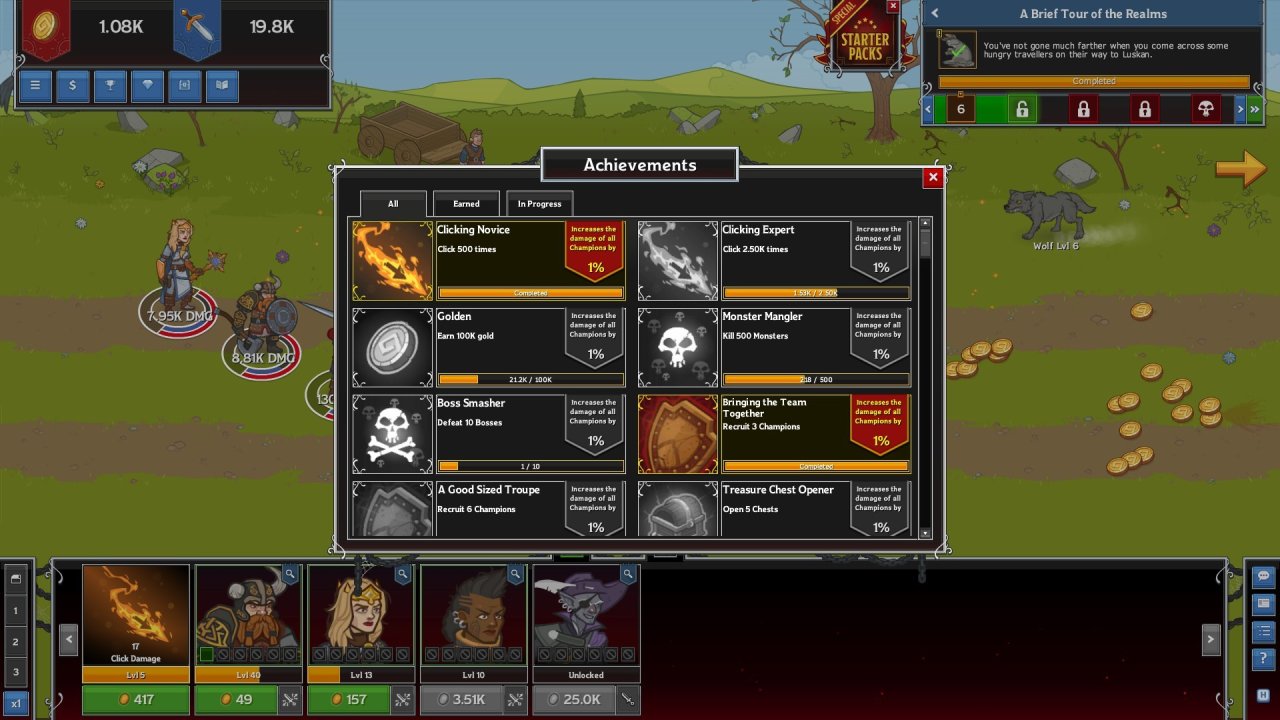Level up the dwarf champion for 49 gold
This screenshot has width=1280, height=720.
(235, 700)
